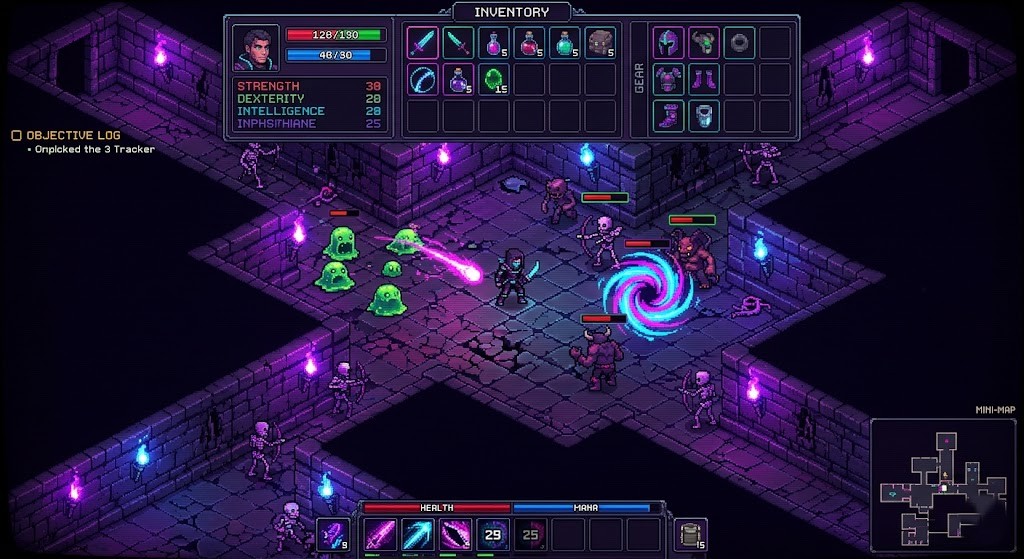Open the backpack icon beside hotbar
The image size is (1024, 559).
point(689,534)
